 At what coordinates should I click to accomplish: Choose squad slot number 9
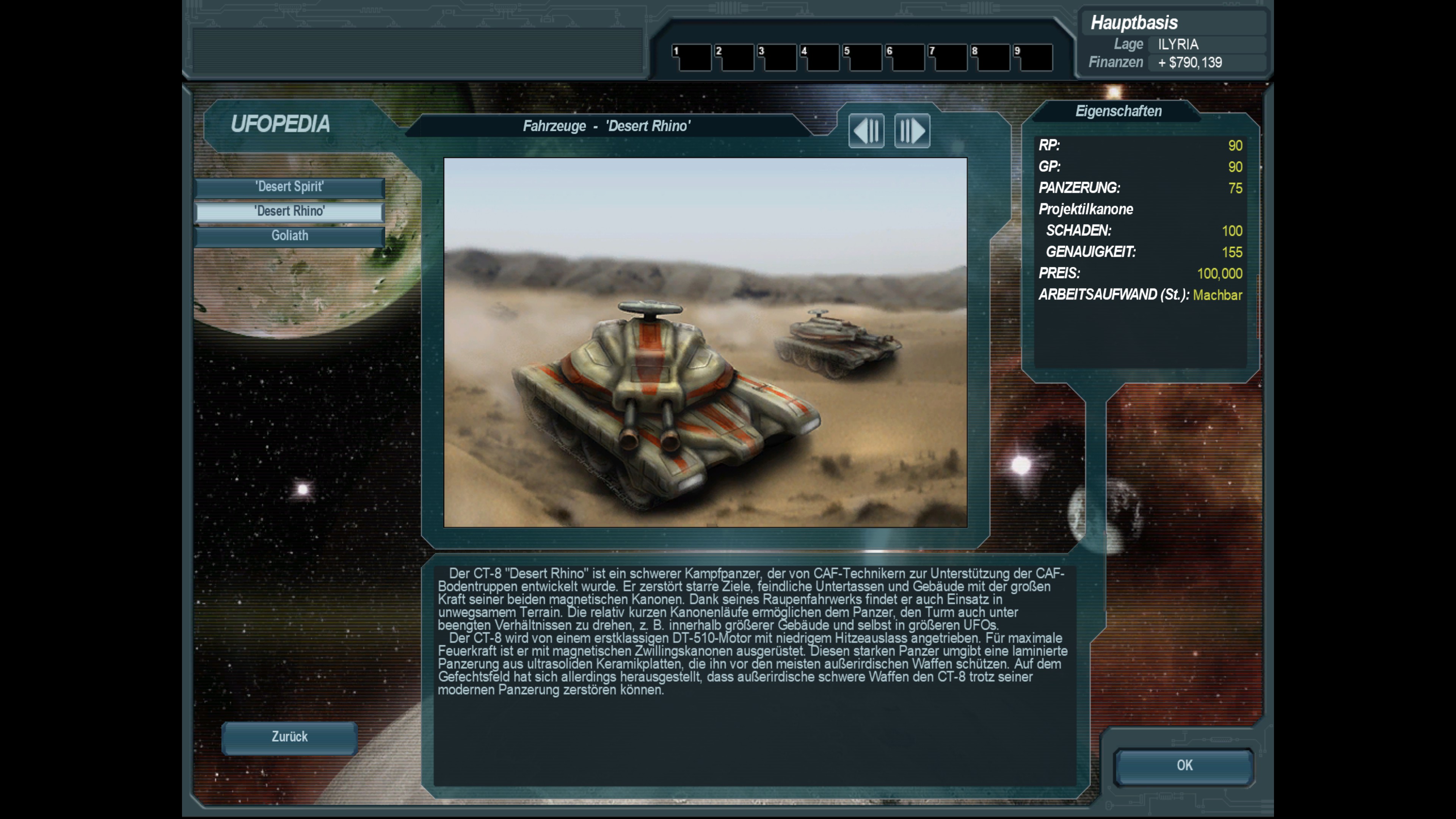click(1033, 58)
